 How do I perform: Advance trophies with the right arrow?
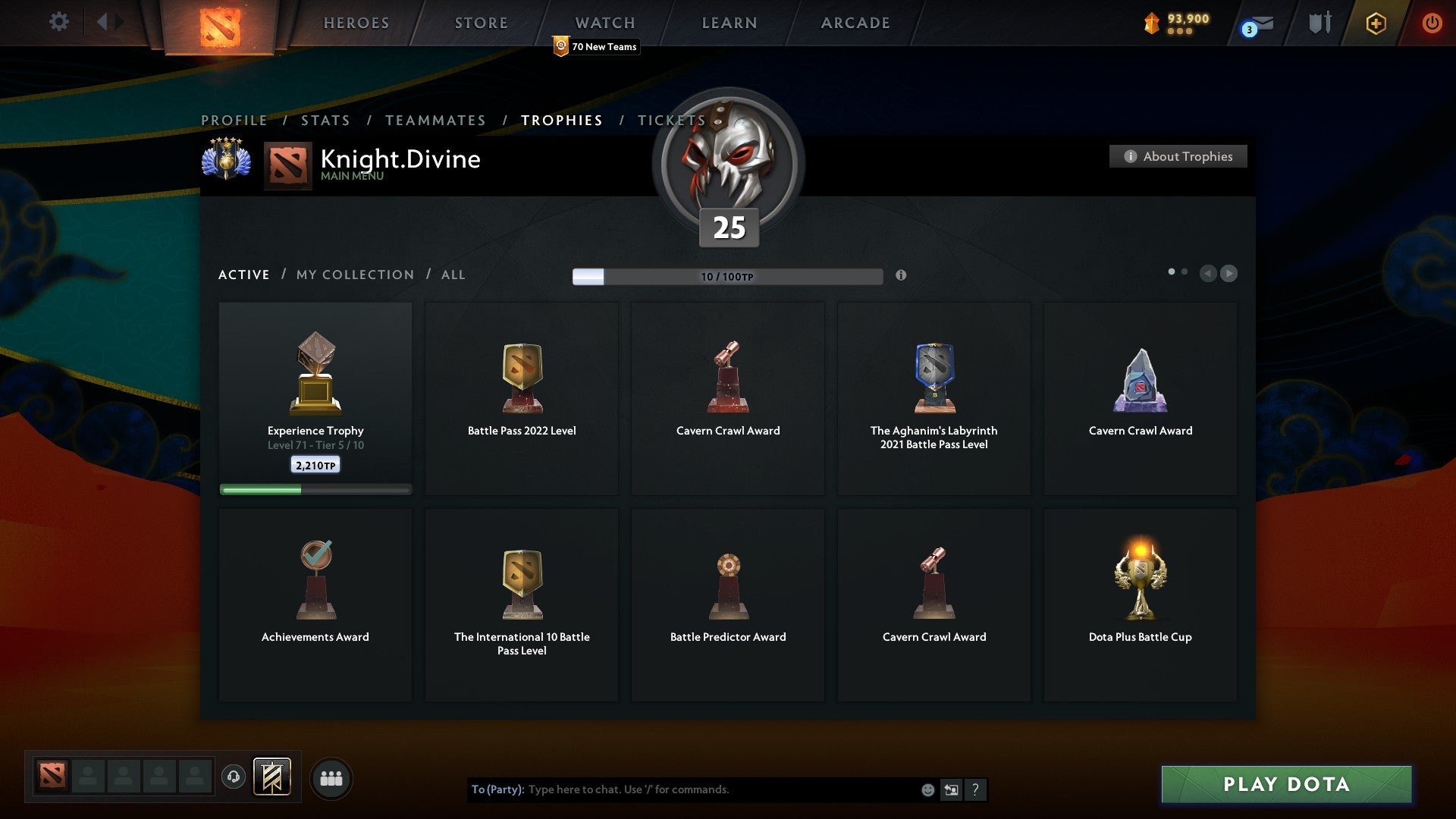(x=1228, y=274)
